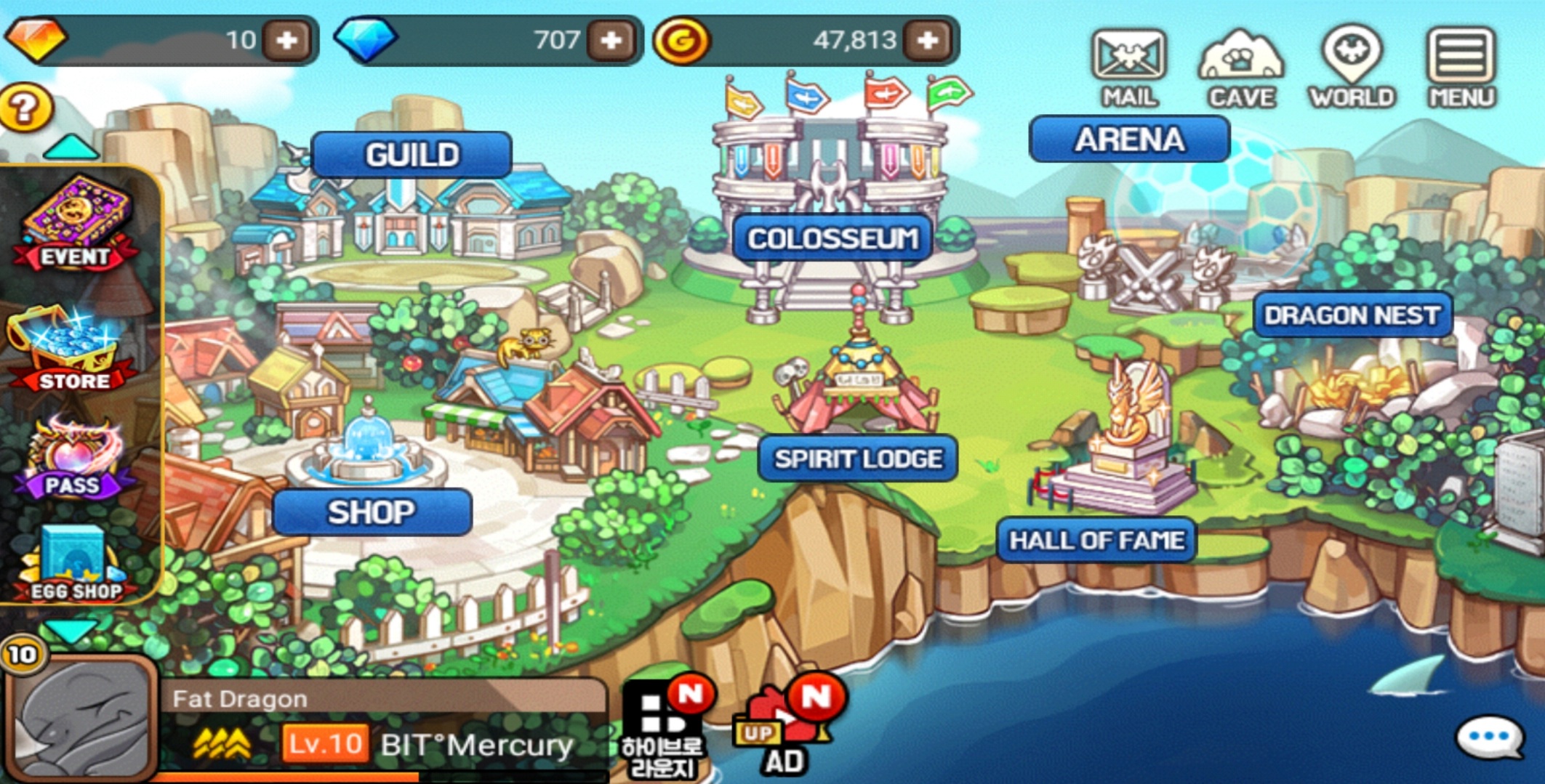Open the Spirit Lodge
Viewport: 1545px width, 784px height.
point(858,458)
